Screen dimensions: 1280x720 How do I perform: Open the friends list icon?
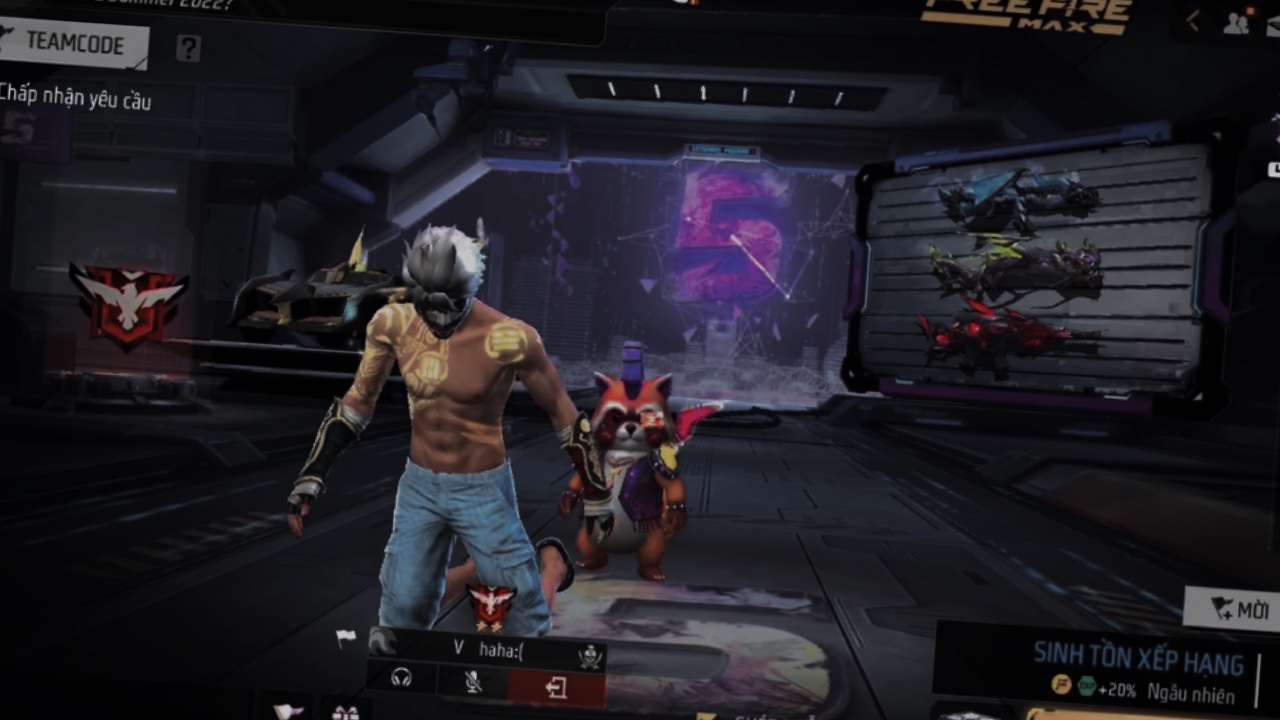[1236, 23]
